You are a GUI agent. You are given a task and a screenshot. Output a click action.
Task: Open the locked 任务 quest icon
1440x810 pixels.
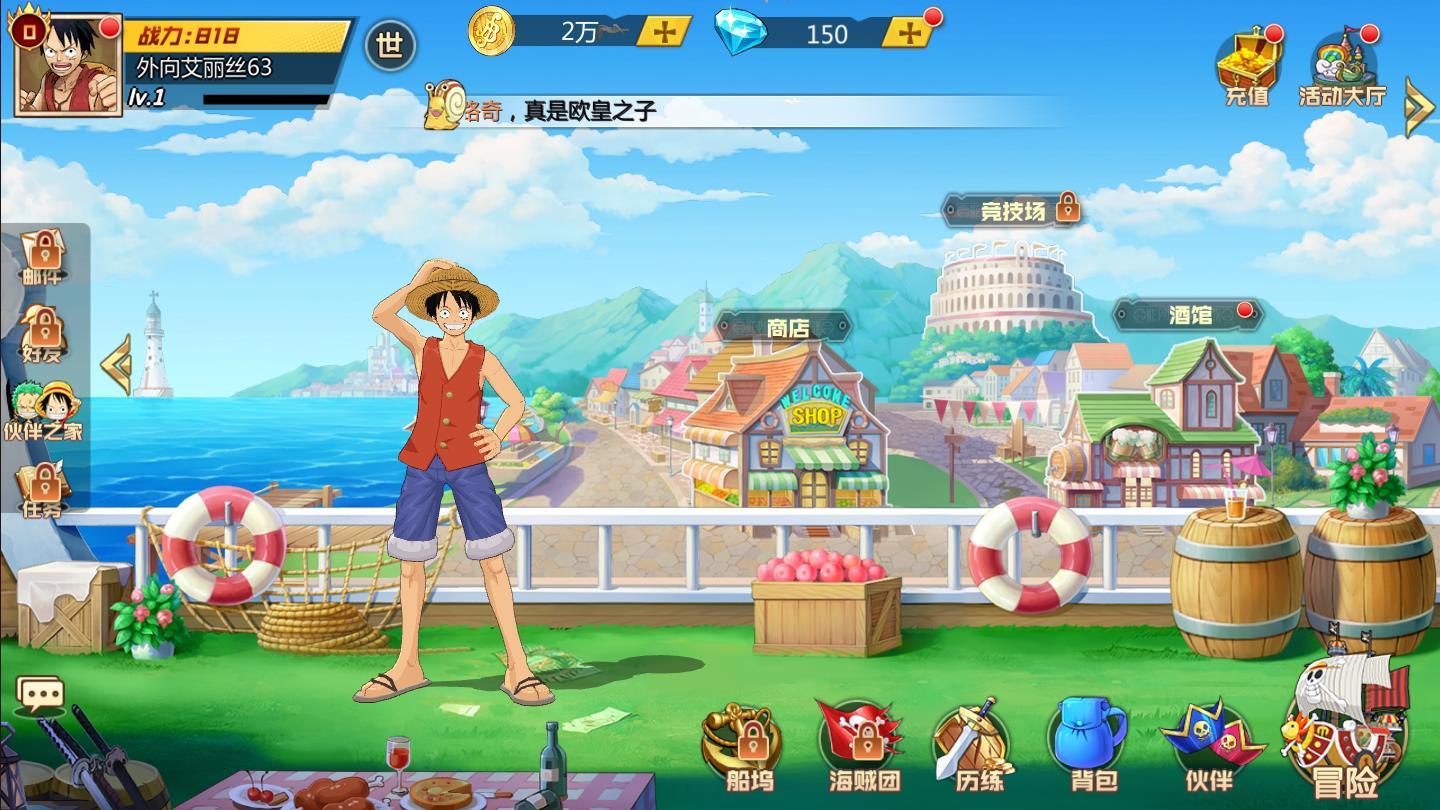tap(42, 490)
